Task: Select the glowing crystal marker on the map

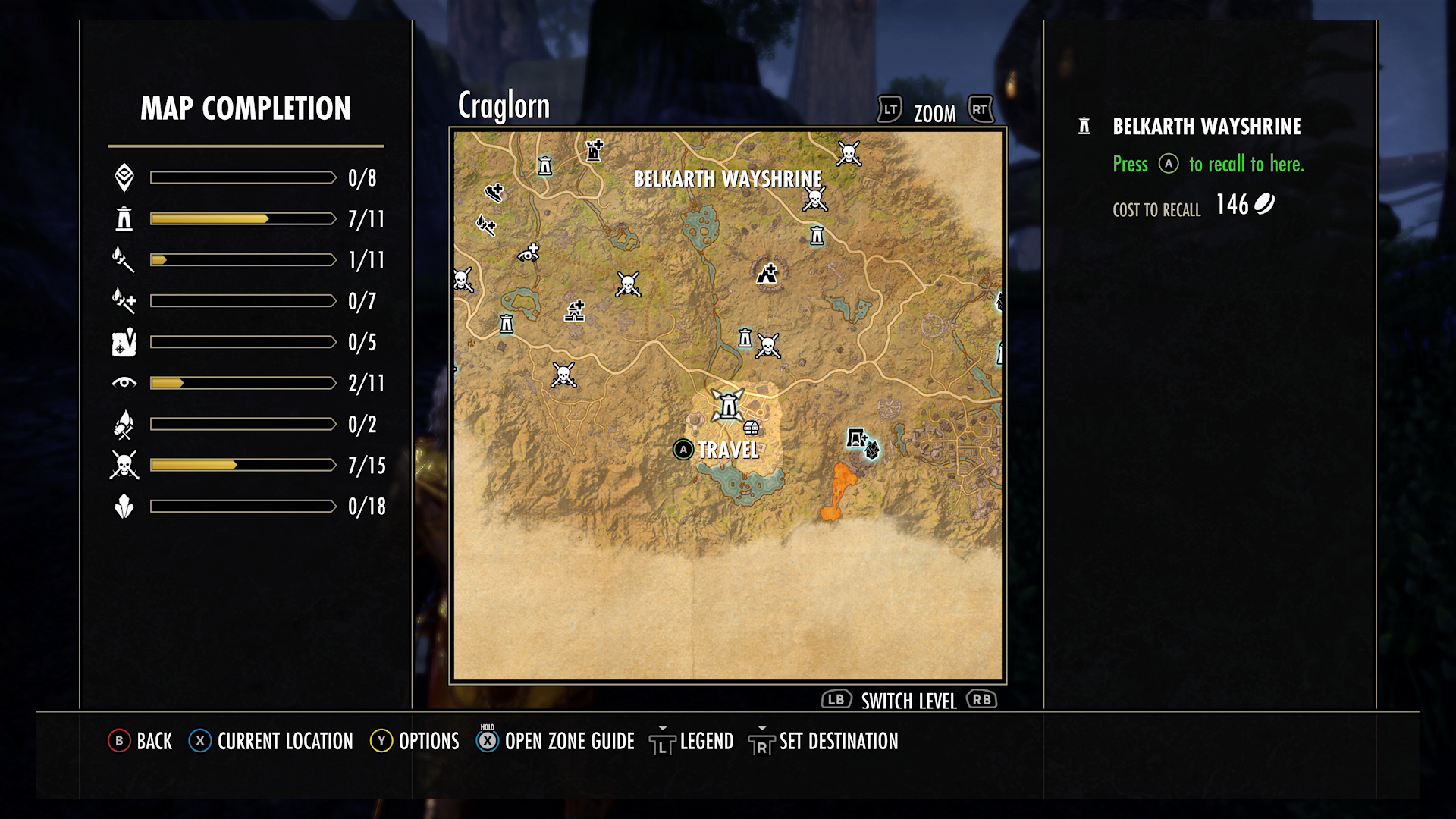Action: (x=873, y=450)
